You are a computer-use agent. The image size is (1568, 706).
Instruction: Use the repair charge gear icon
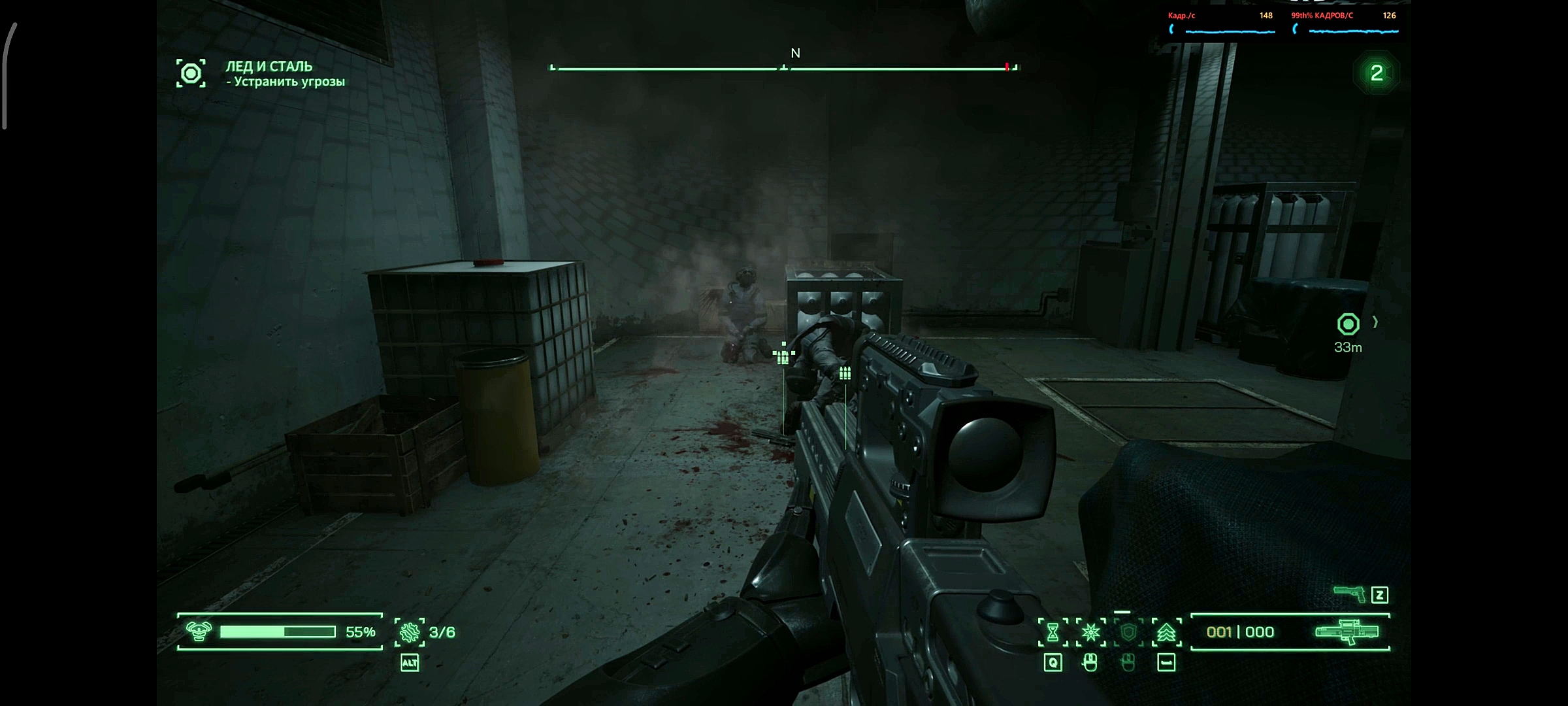410,632
